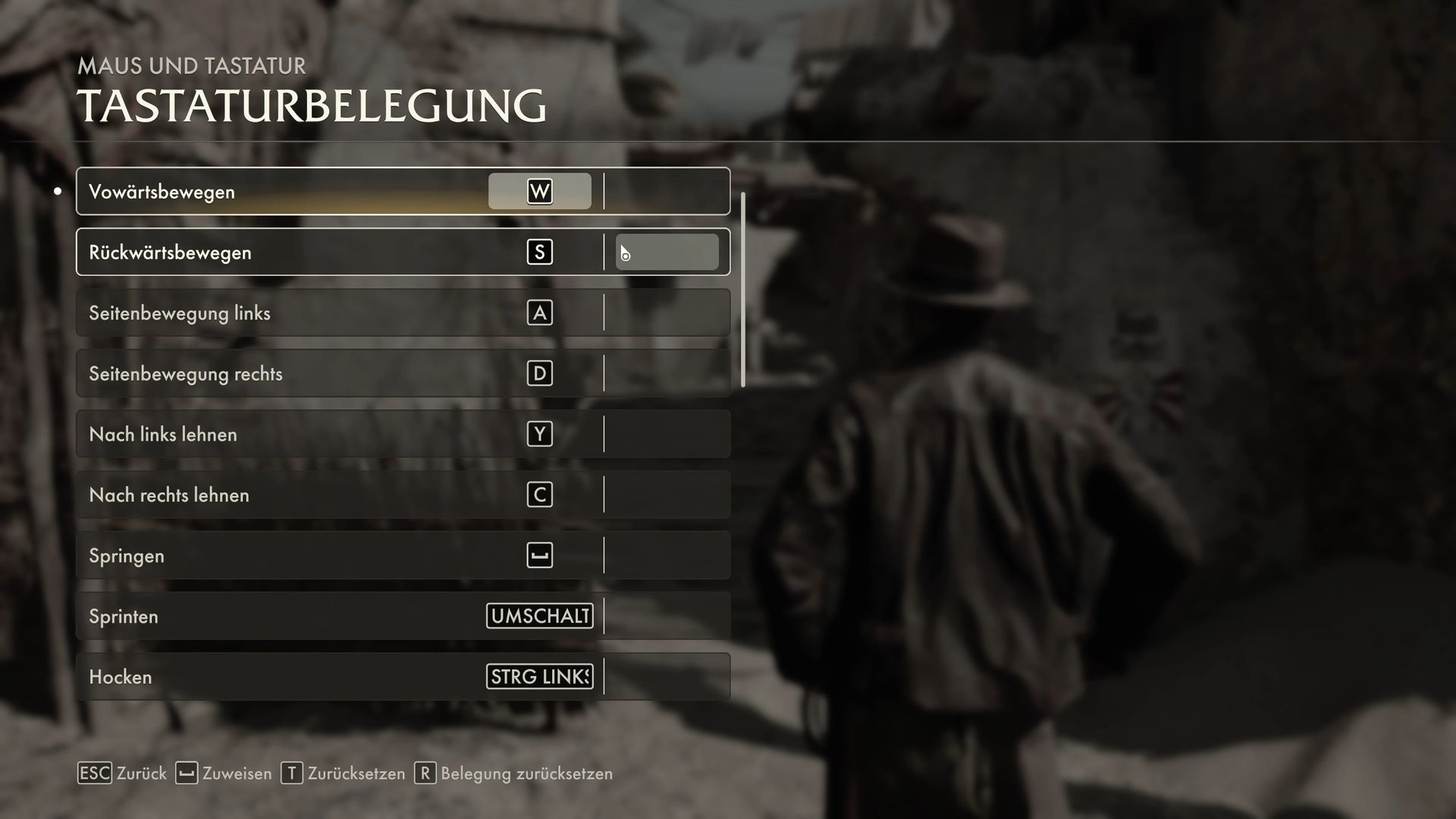Click the vertical scrollbar of the list
Viewport: 1456px width, 819px height.
743,290
